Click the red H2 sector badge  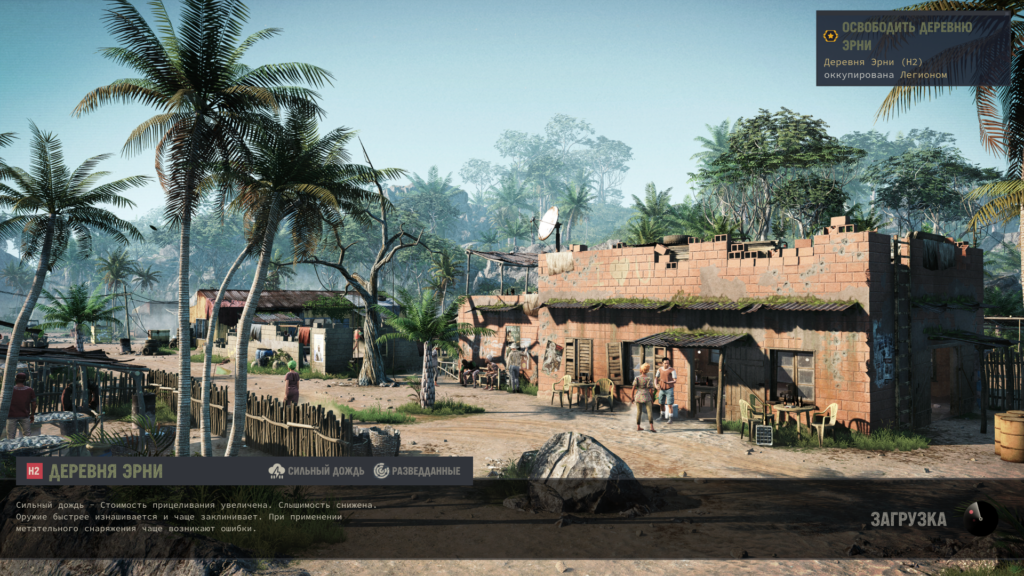tap(34, 472)
